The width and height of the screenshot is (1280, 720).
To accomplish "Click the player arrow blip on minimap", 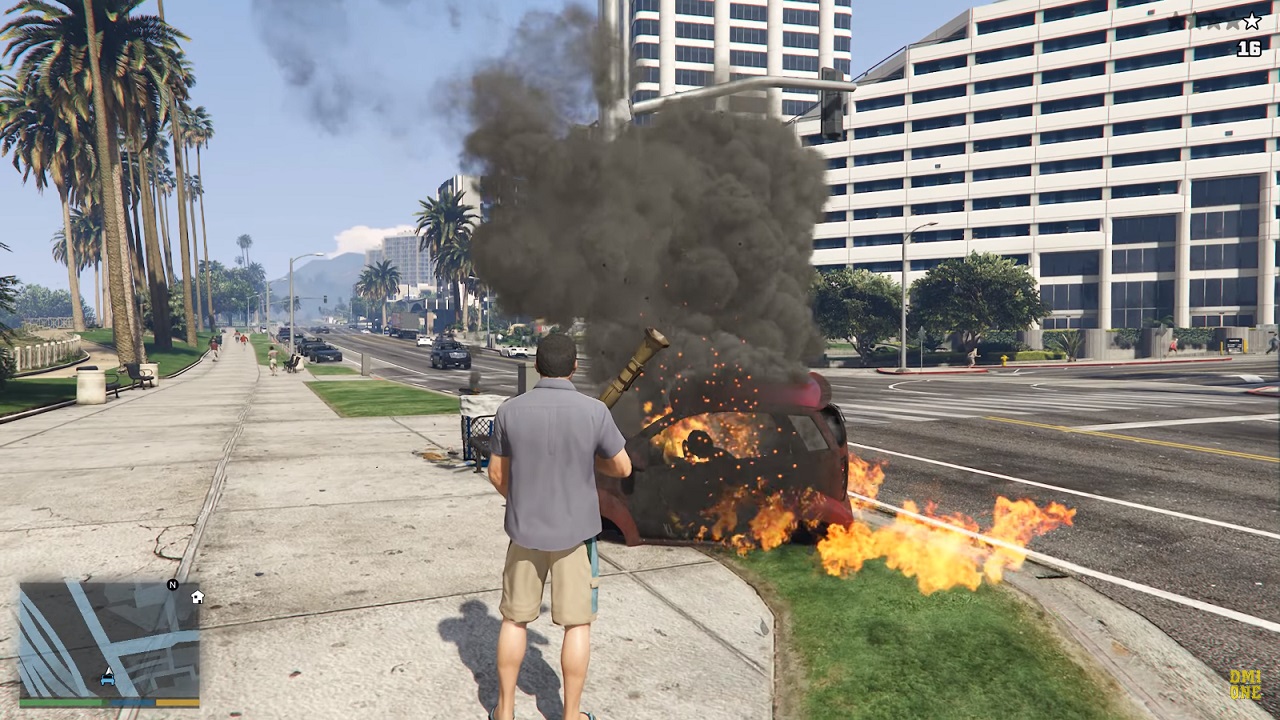I will click(x=109, y=671).
